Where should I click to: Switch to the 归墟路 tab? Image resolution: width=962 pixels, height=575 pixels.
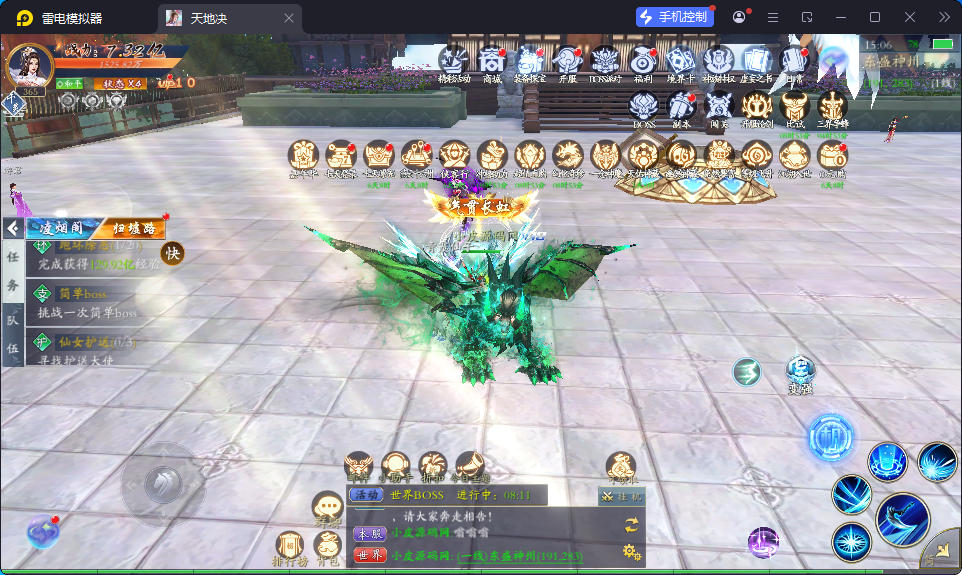click(132, 228)
